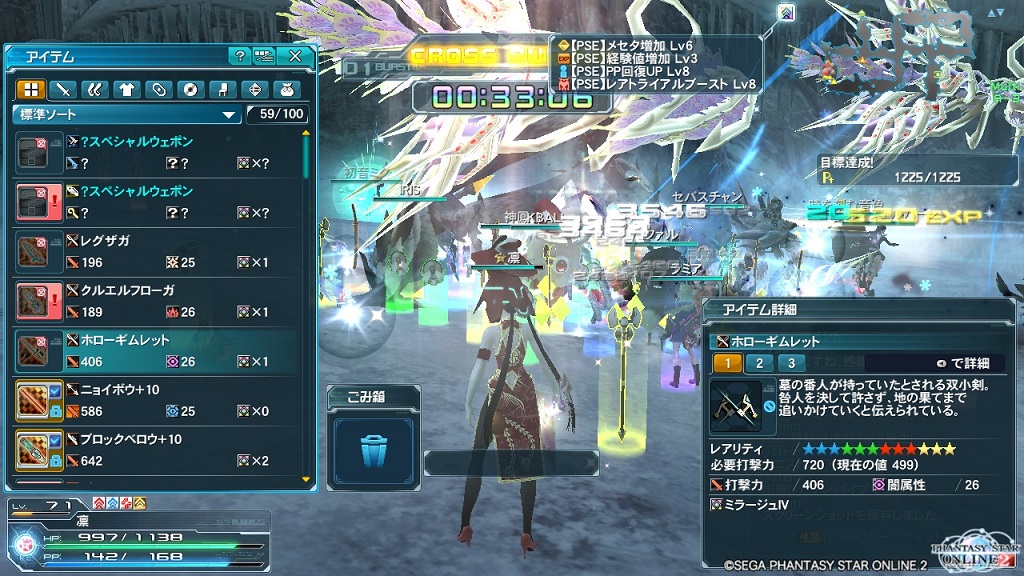Open the inventory help question-mark button
This screenshot has height=576, width=1024.
239,56
